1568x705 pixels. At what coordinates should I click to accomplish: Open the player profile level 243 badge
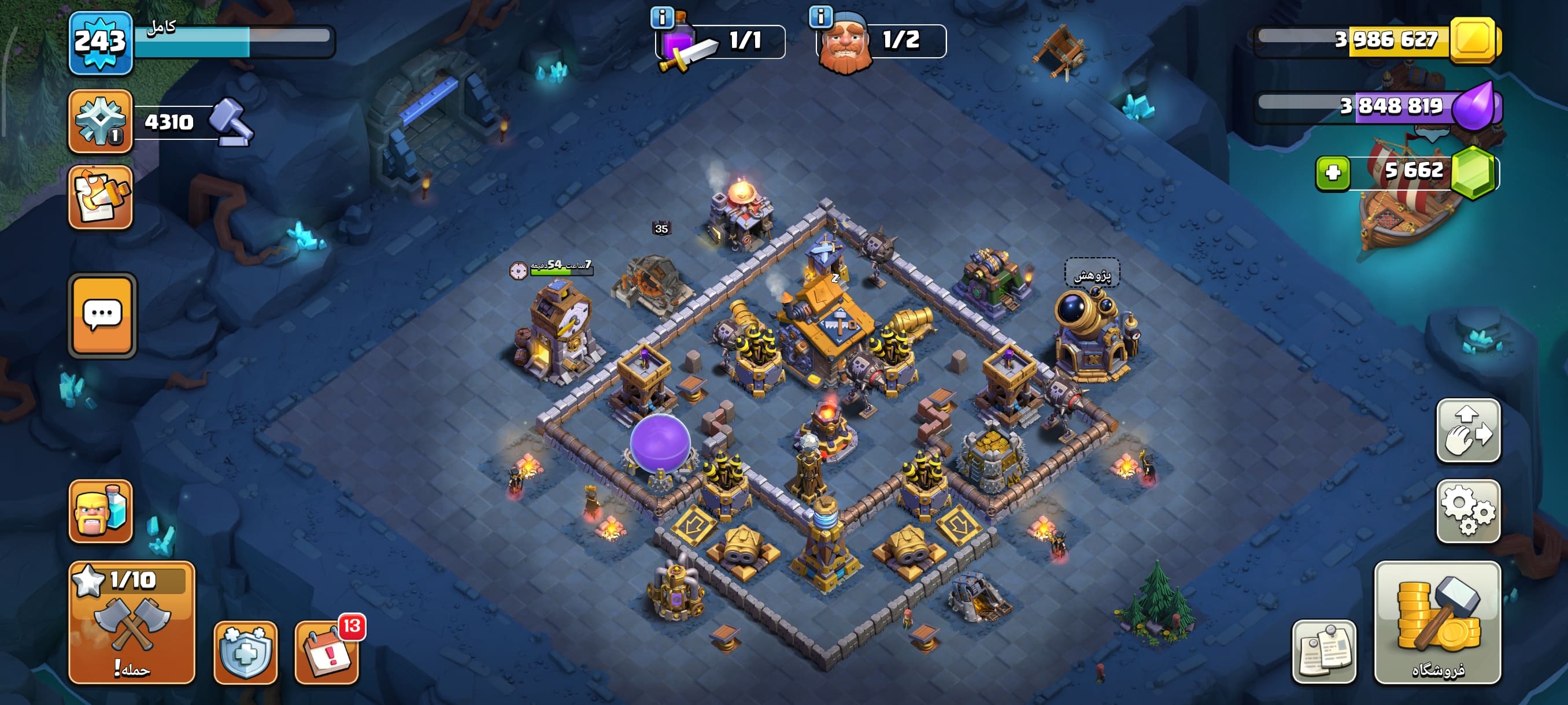pyautogui.click(x=101, y=43)
